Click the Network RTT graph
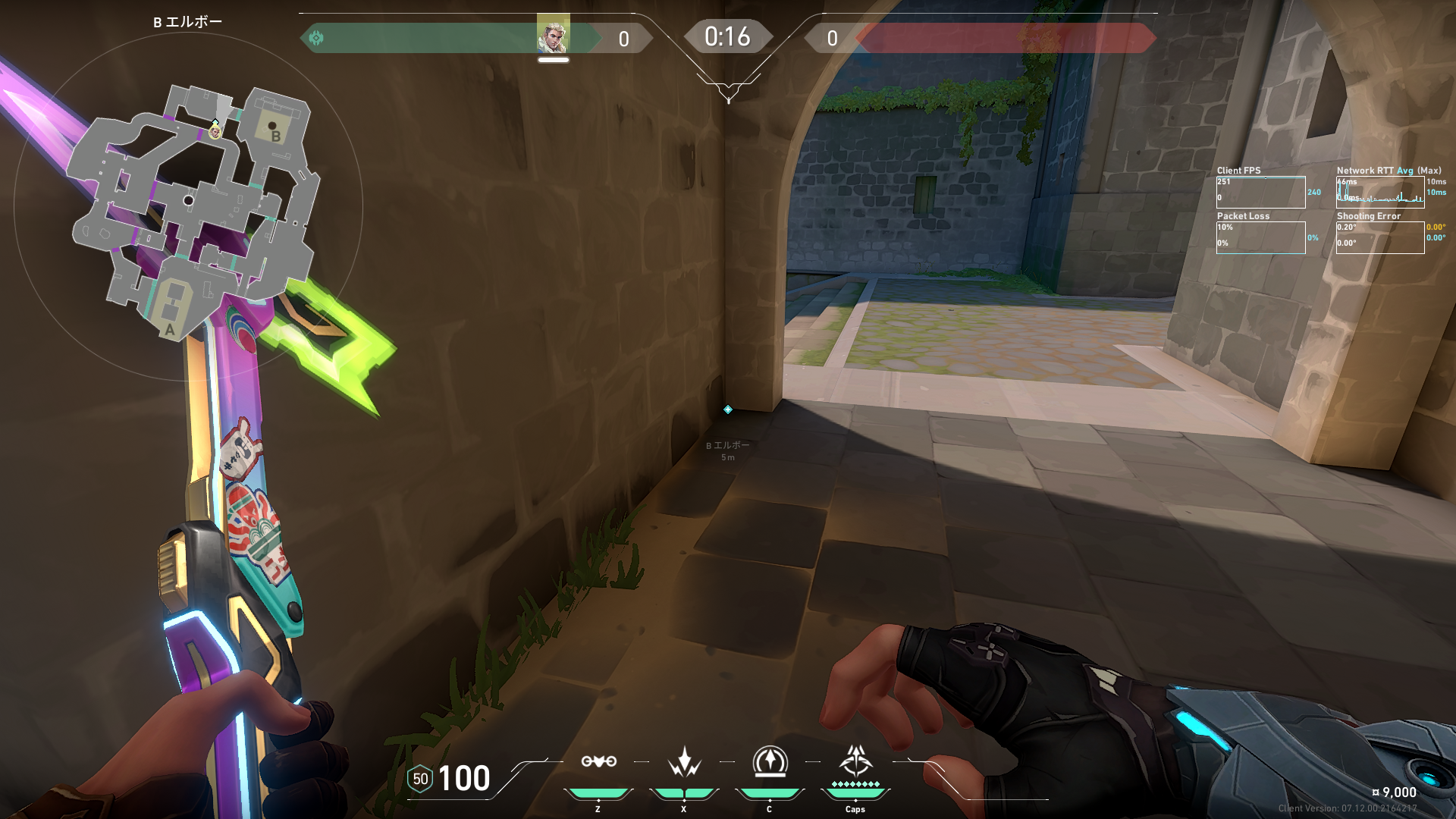Image resolution: width=1456 pixels, height=819 pixels. (1379, 193)
